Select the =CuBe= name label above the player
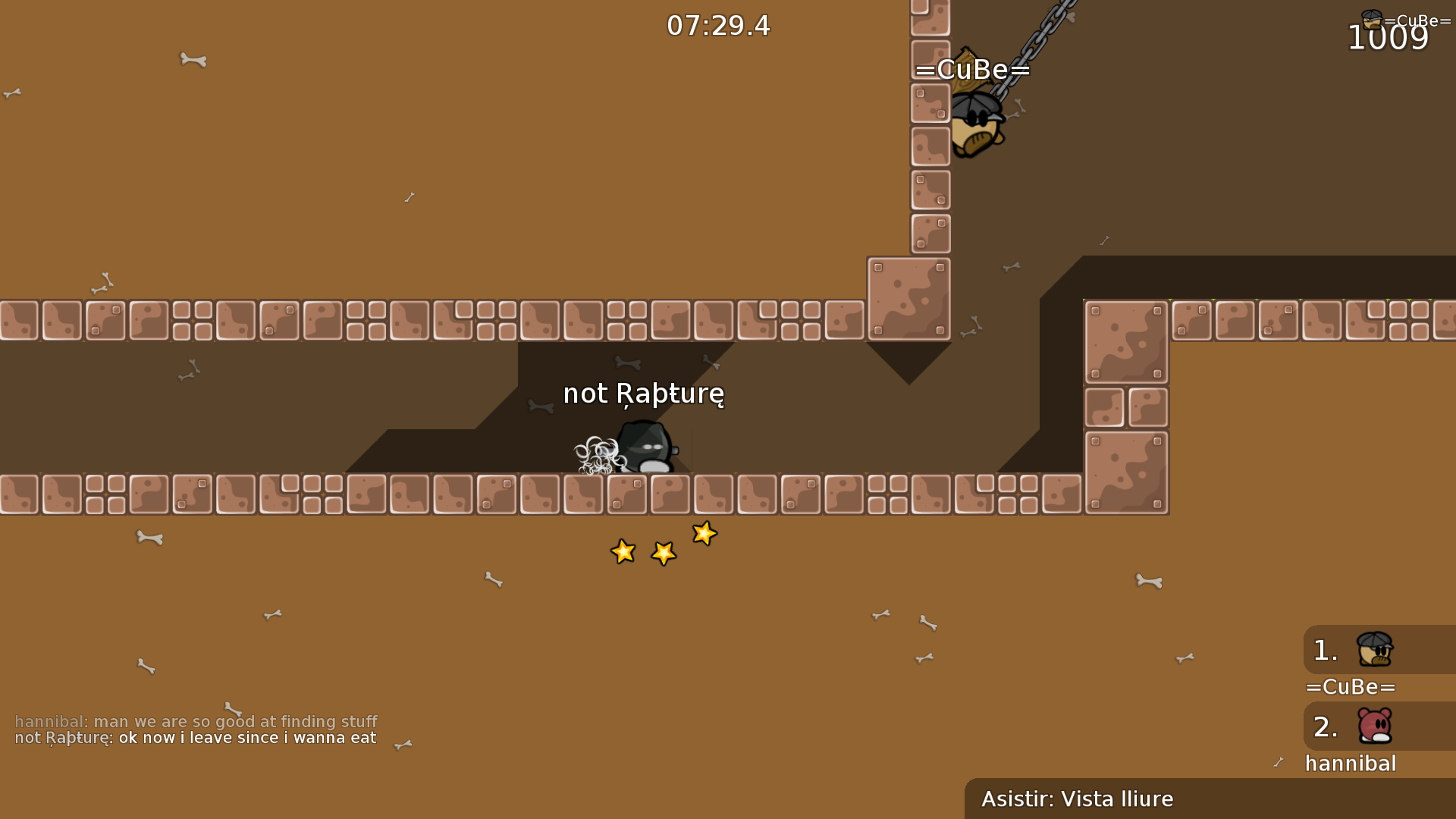The height and width of the screenshot is (819, 1456). [x=974, y=70]
